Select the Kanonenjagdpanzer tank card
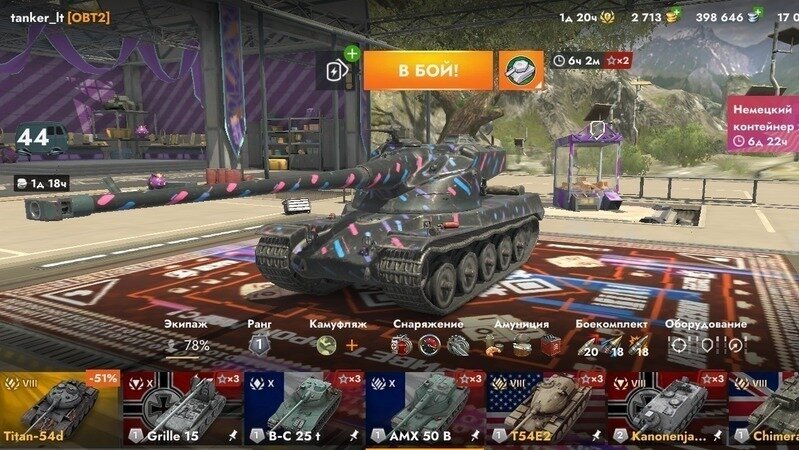 click(668, 408)
